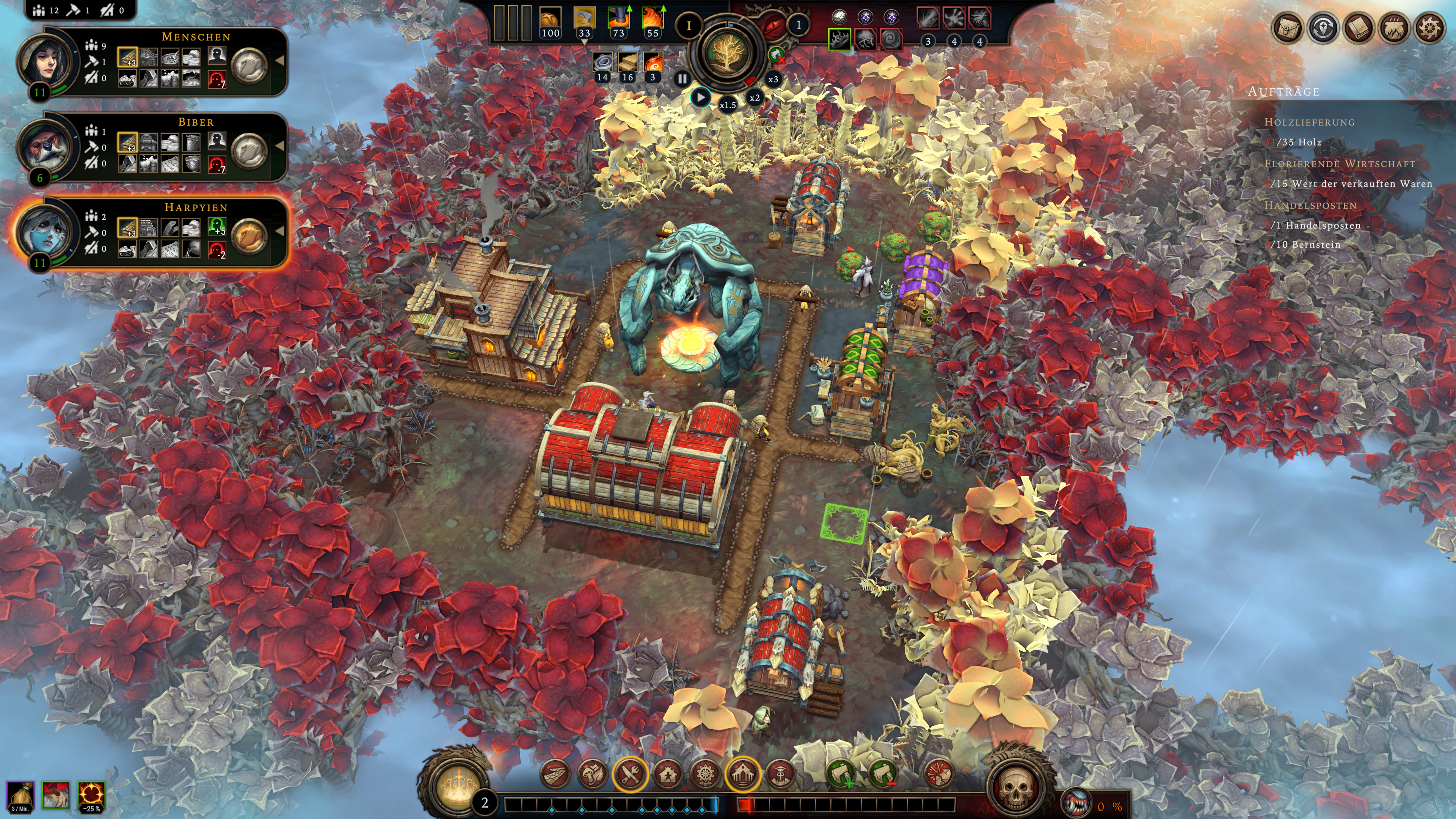Set game speed to x2

pyautogui.click(x=755, y=98)
